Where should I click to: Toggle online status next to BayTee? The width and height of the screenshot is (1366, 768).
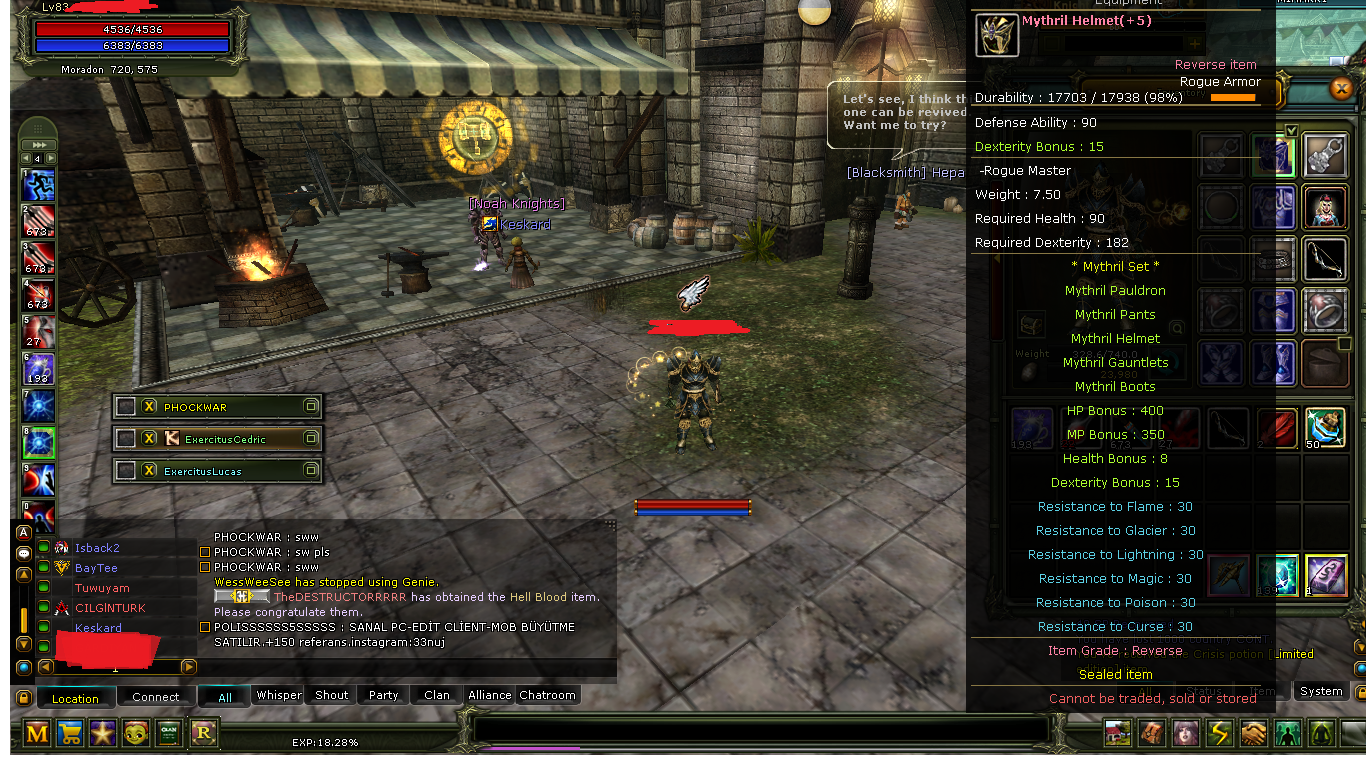(43, 568)
